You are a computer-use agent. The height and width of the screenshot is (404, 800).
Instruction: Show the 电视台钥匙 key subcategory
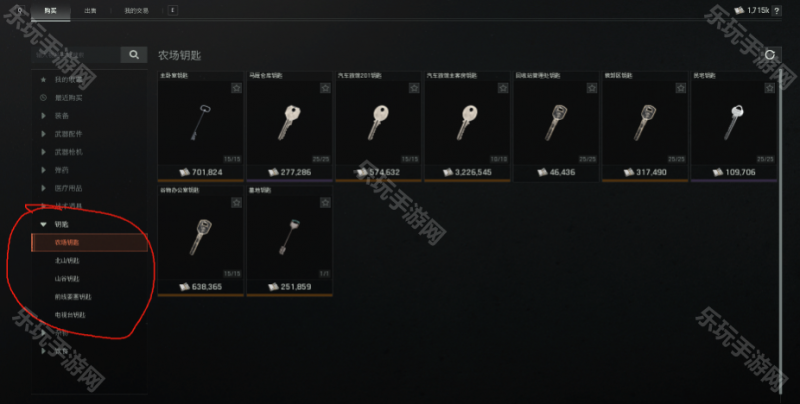pos(70,315)
